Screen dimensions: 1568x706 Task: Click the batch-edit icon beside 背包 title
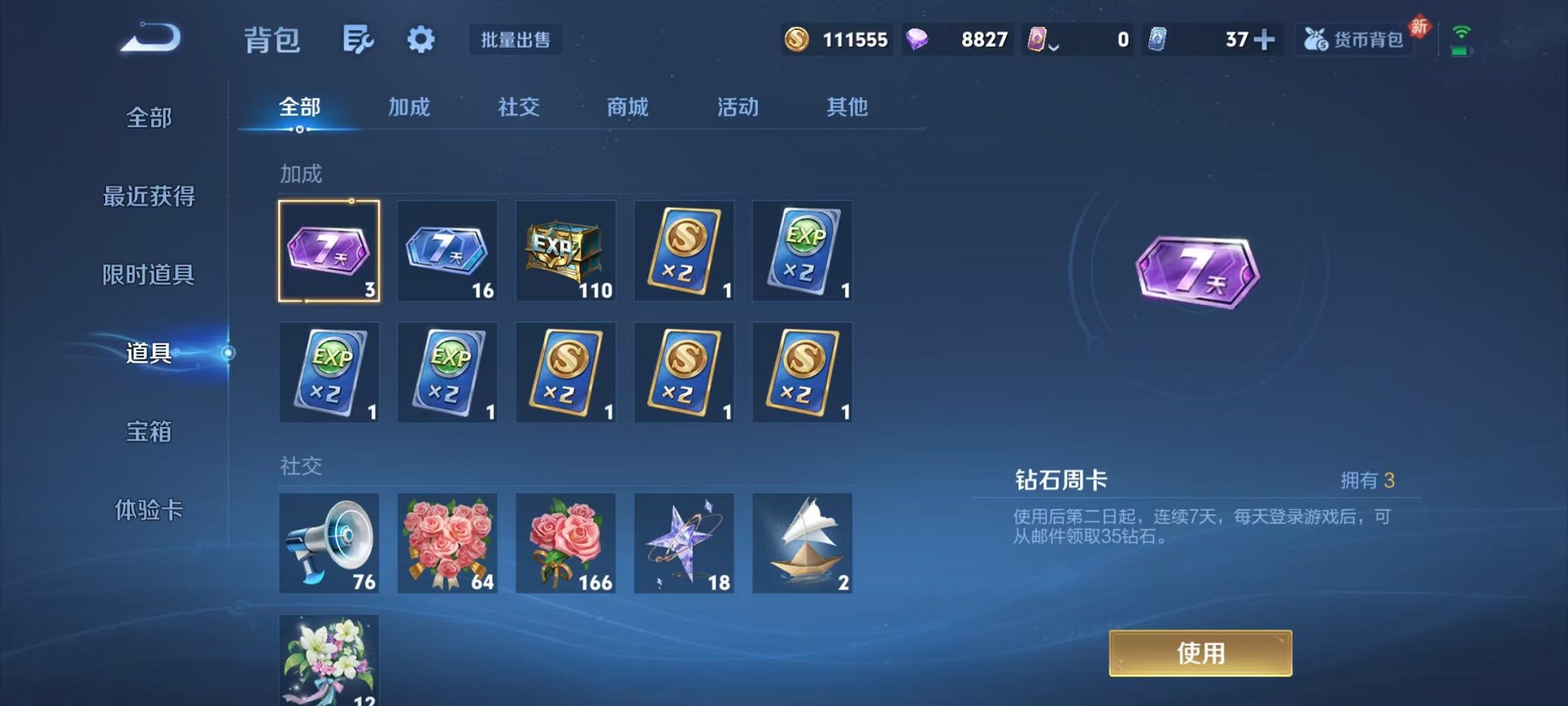(358, 36)
